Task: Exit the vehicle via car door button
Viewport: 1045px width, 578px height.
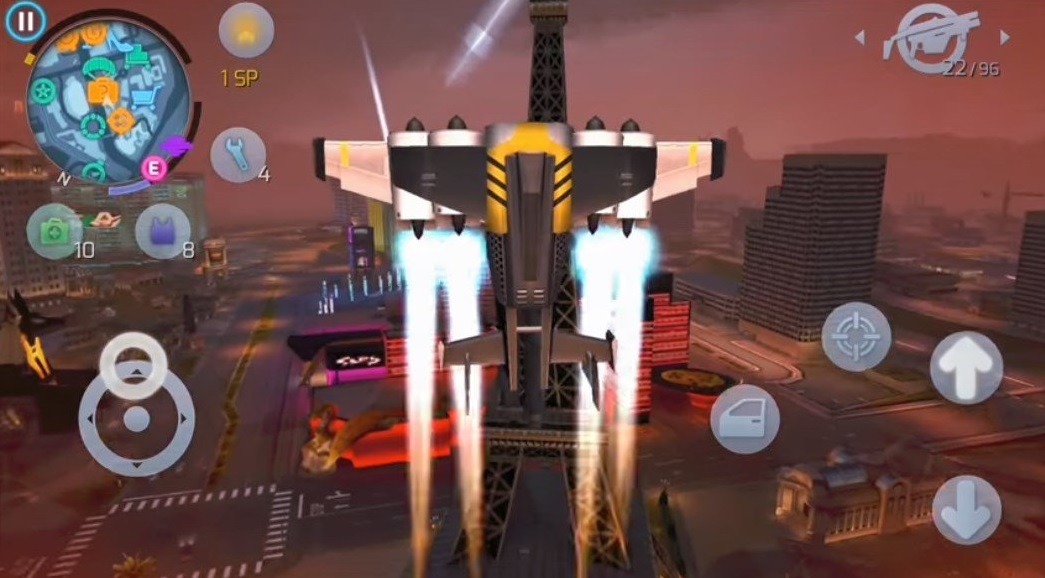Action: coord(745,419)
